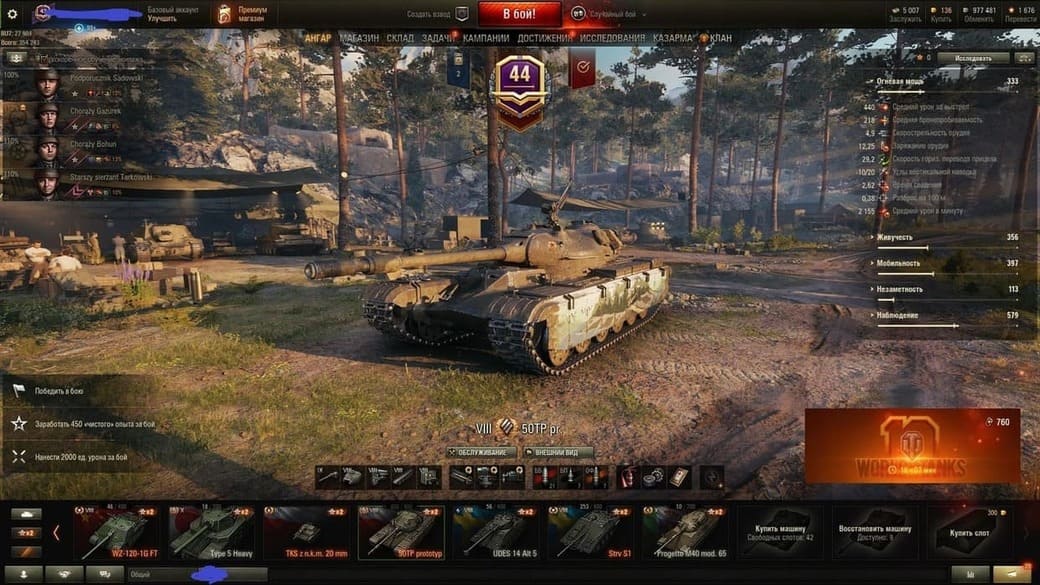1040x585 pixels.
Task: Choose the Type 5 Heavy tank
Action: [210, 532]
